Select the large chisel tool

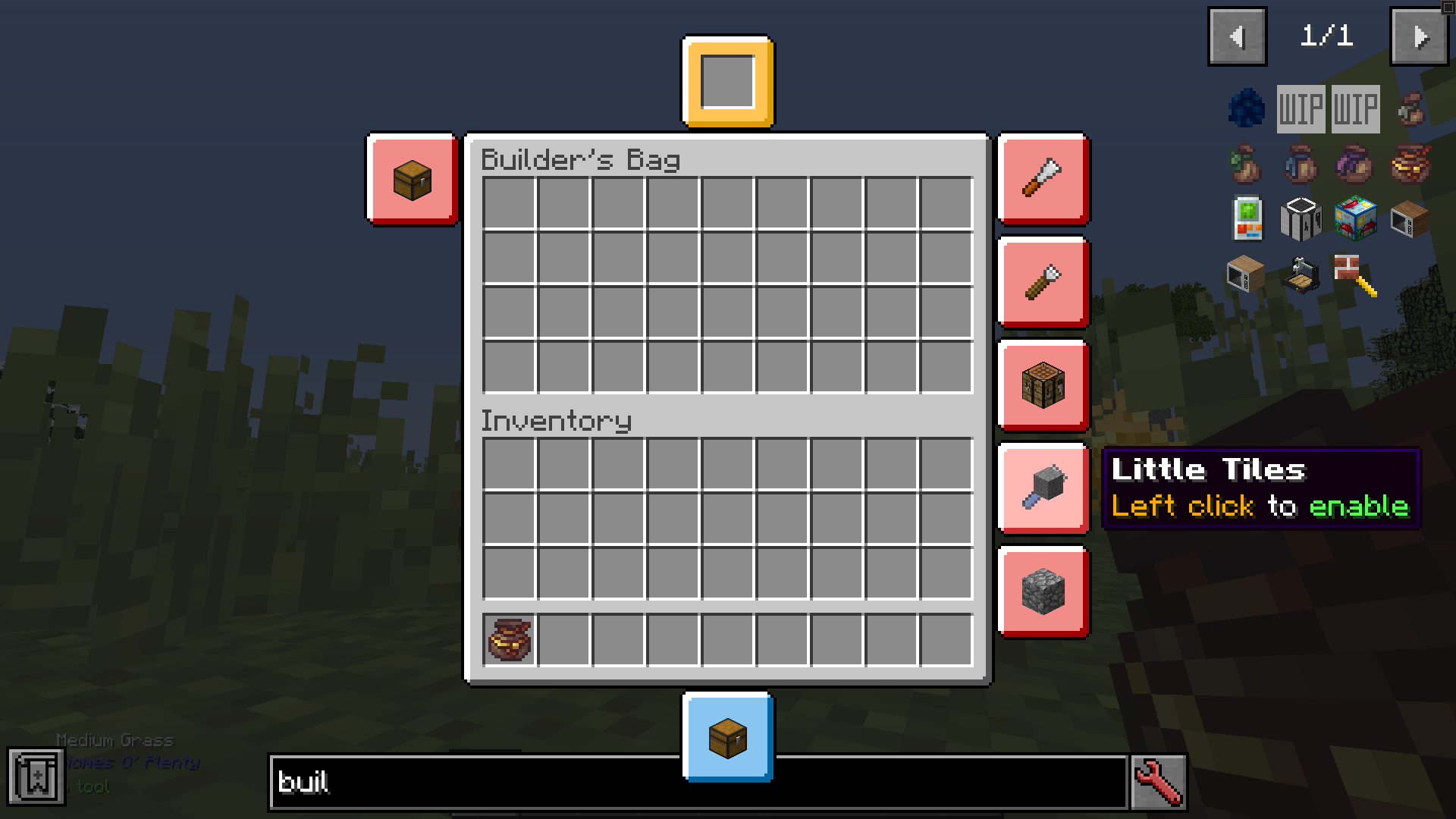(x=1043, y=178)
